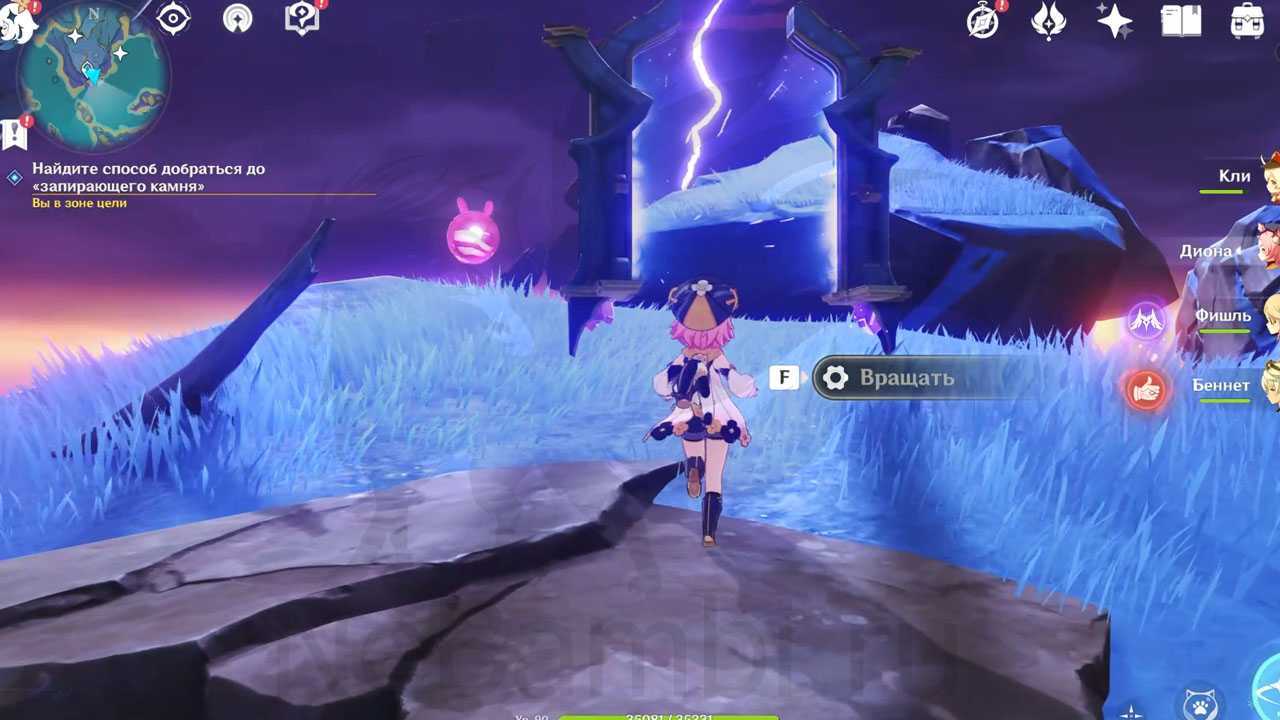
Task: Open the backpack inventory
Action: 1247,21
